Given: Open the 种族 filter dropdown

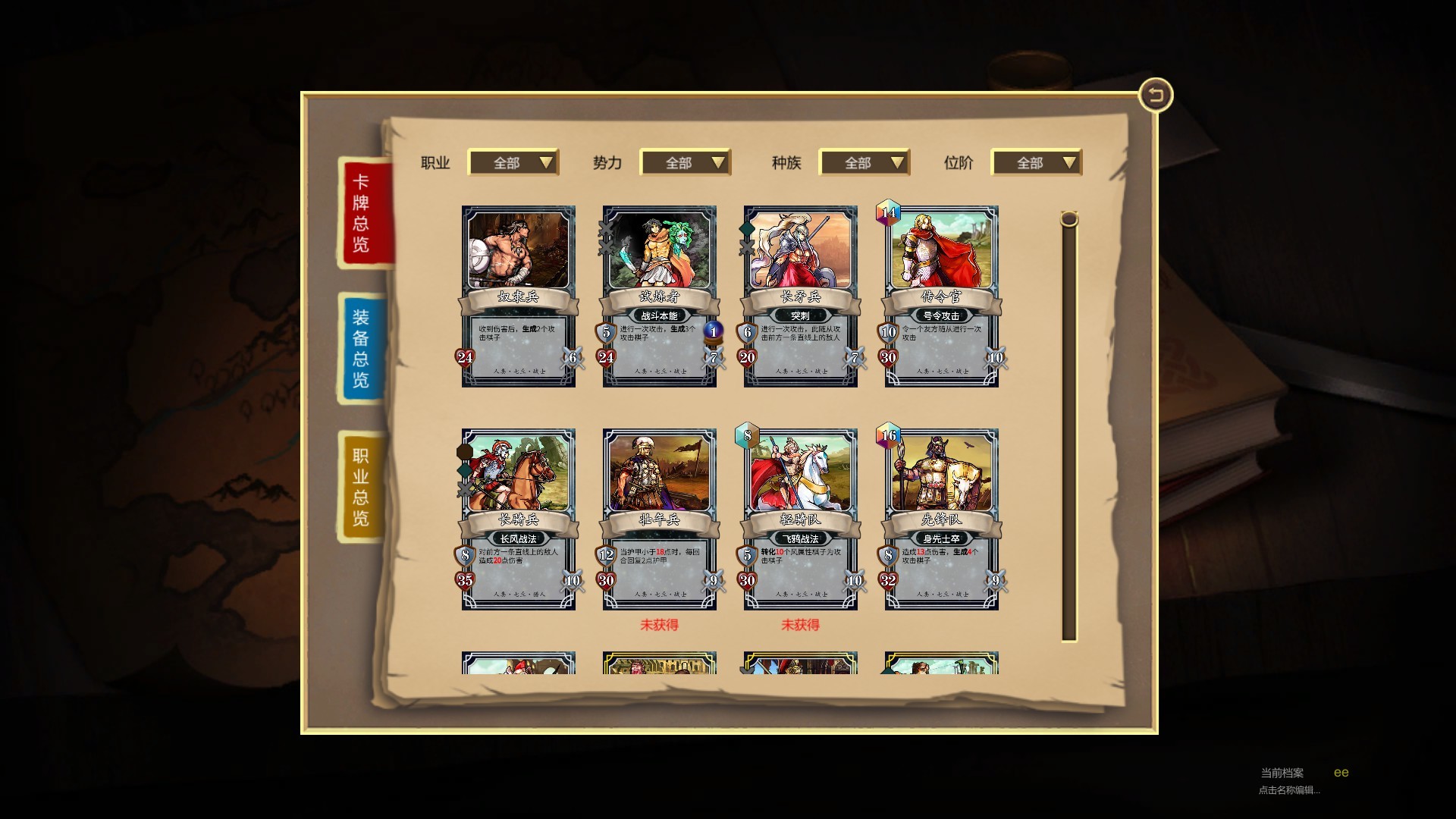Looking at the screenshot, I should (864, 162).
